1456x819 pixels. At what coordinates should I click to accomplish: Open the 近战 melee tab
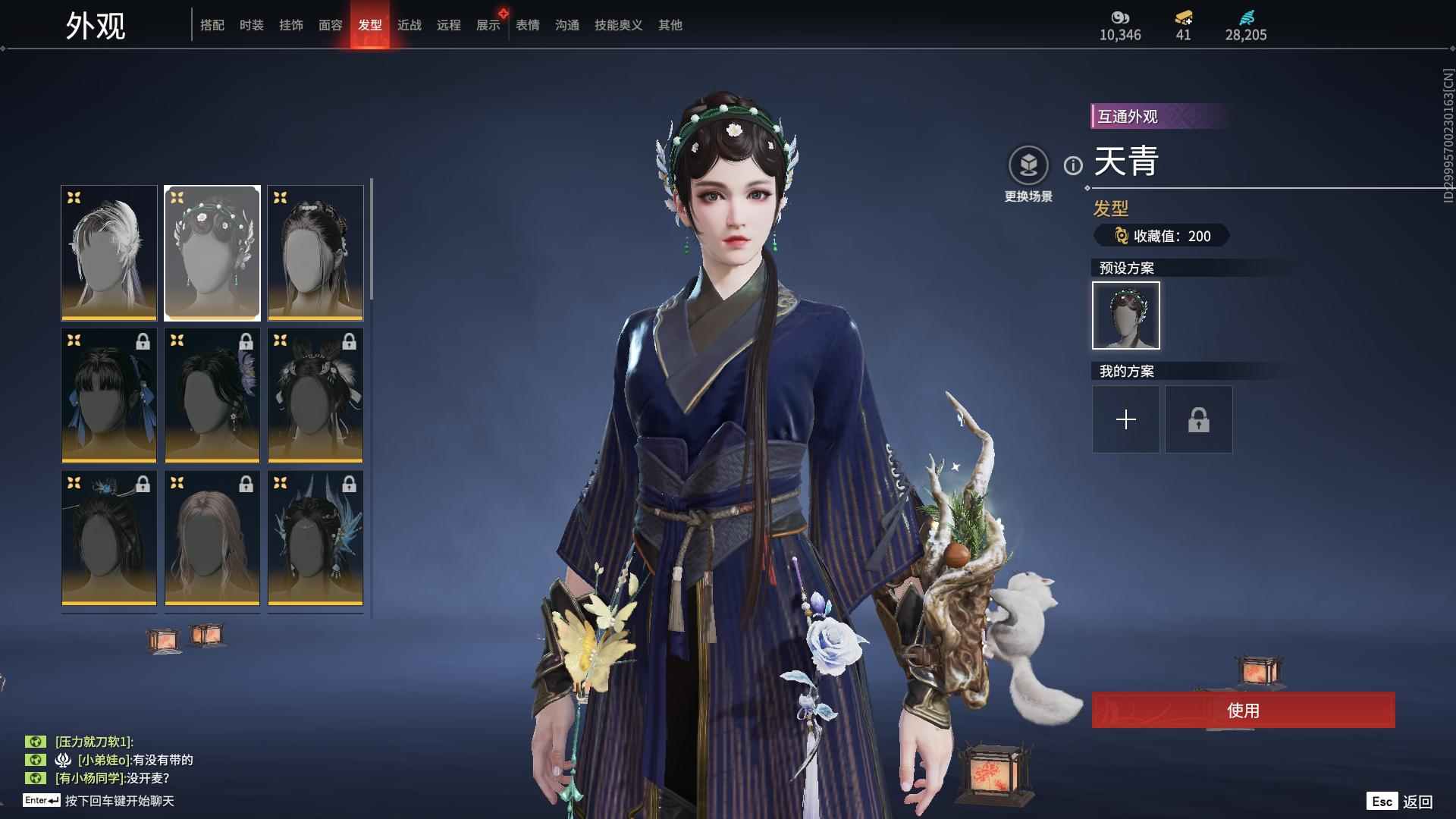pyautogui.click(x=409, y=25)
